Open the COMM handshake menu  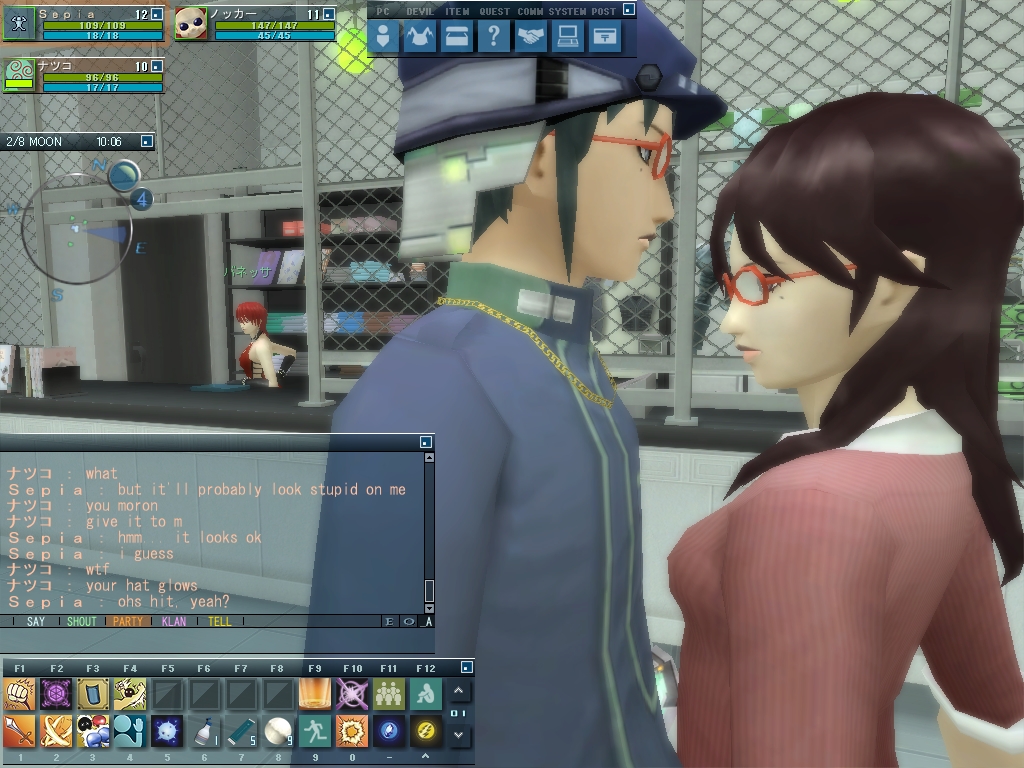pyautogui.click(x=531, y=37)
